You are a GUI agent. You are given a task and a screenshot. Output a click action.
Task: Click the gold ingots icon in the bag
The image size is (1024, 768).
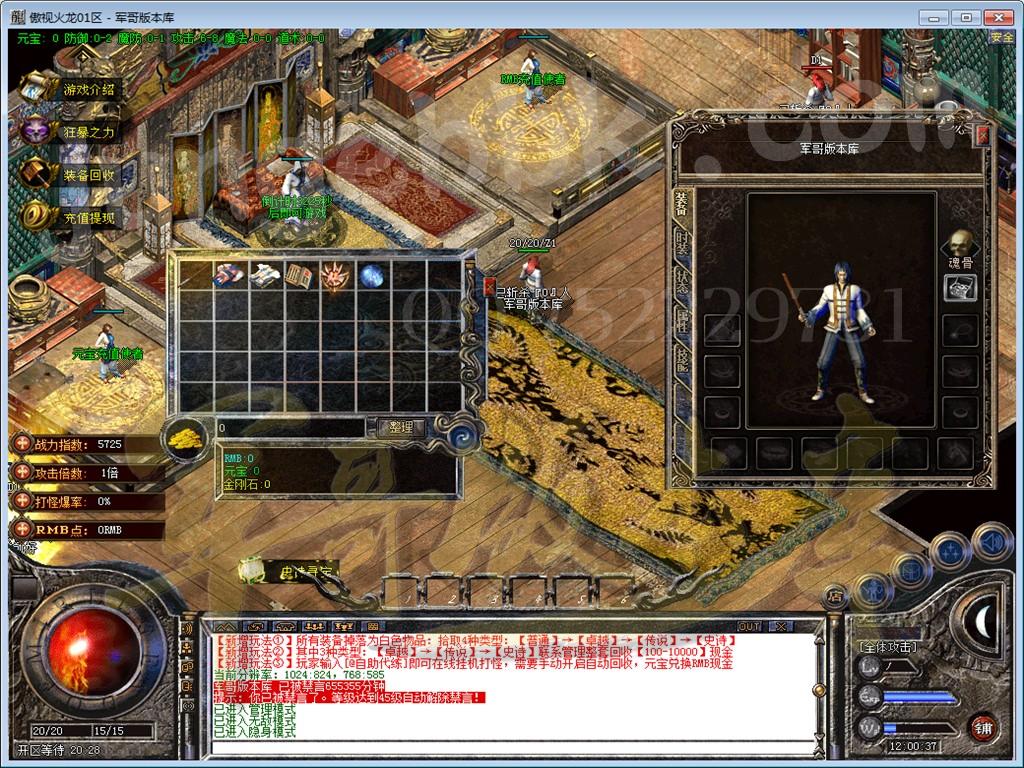click(185, 439)
